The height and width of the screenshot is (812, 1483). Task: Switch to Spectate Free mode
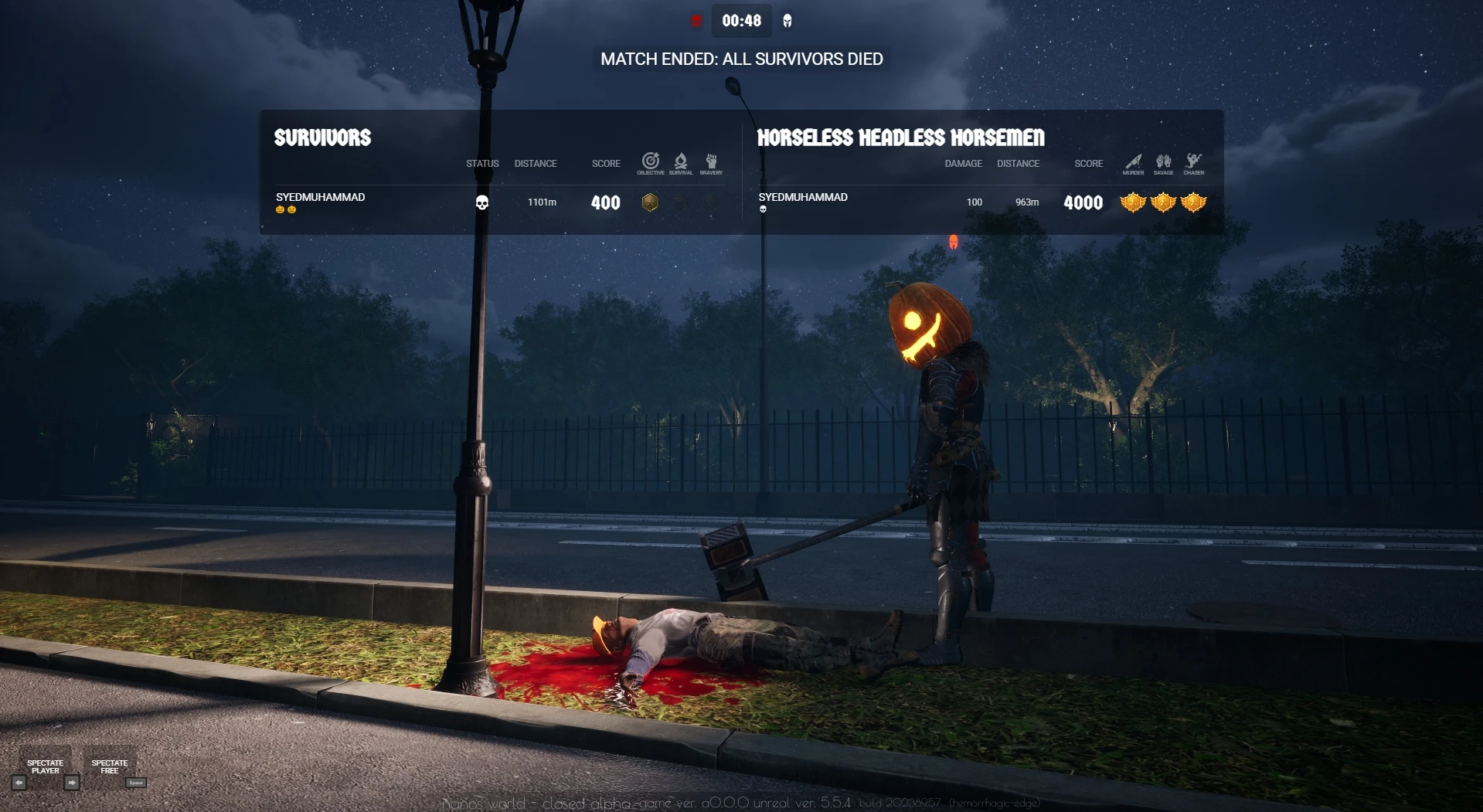coord(110,766)
